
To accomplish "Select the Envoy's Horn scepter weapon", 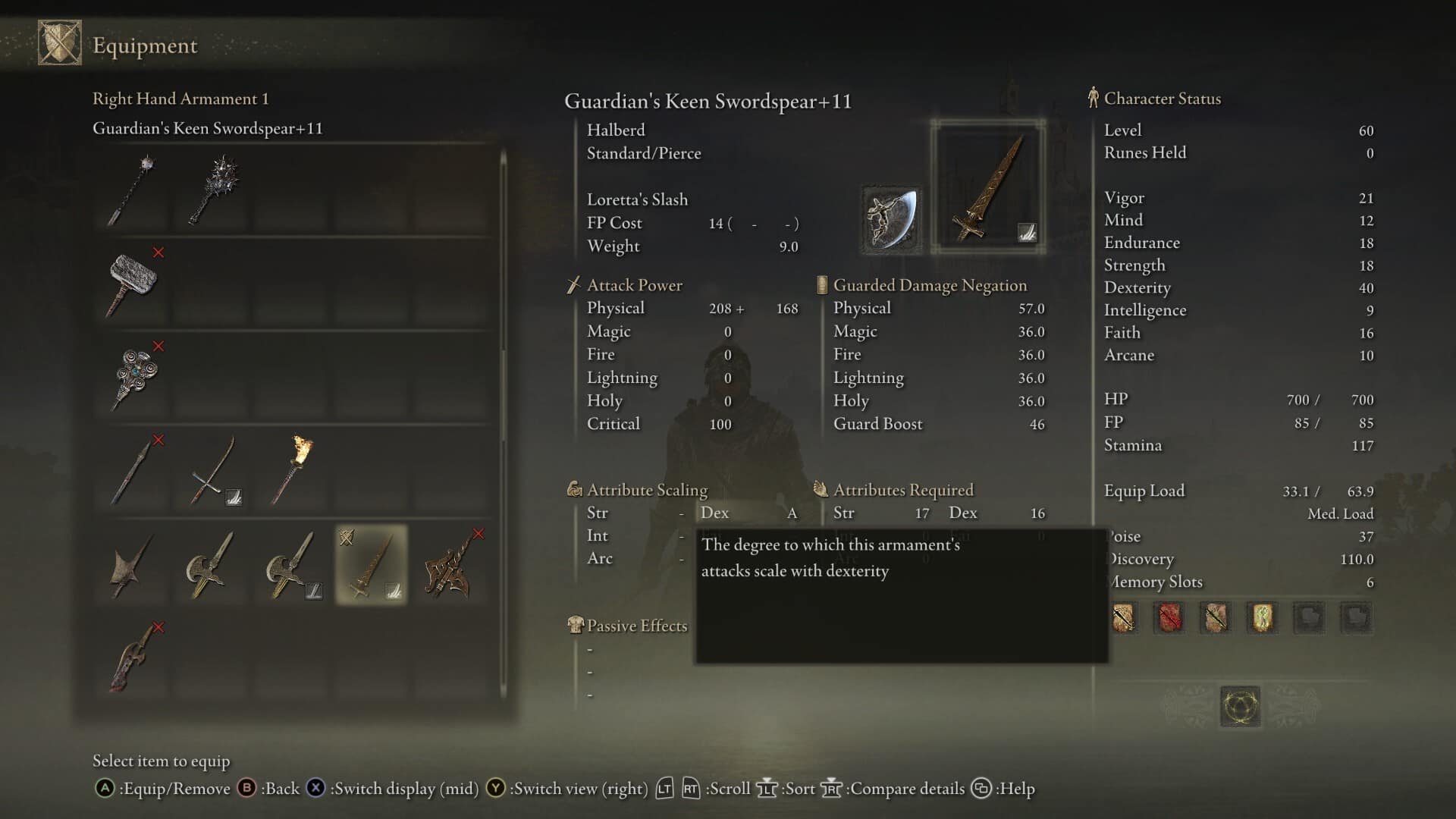I will [136, 377].
